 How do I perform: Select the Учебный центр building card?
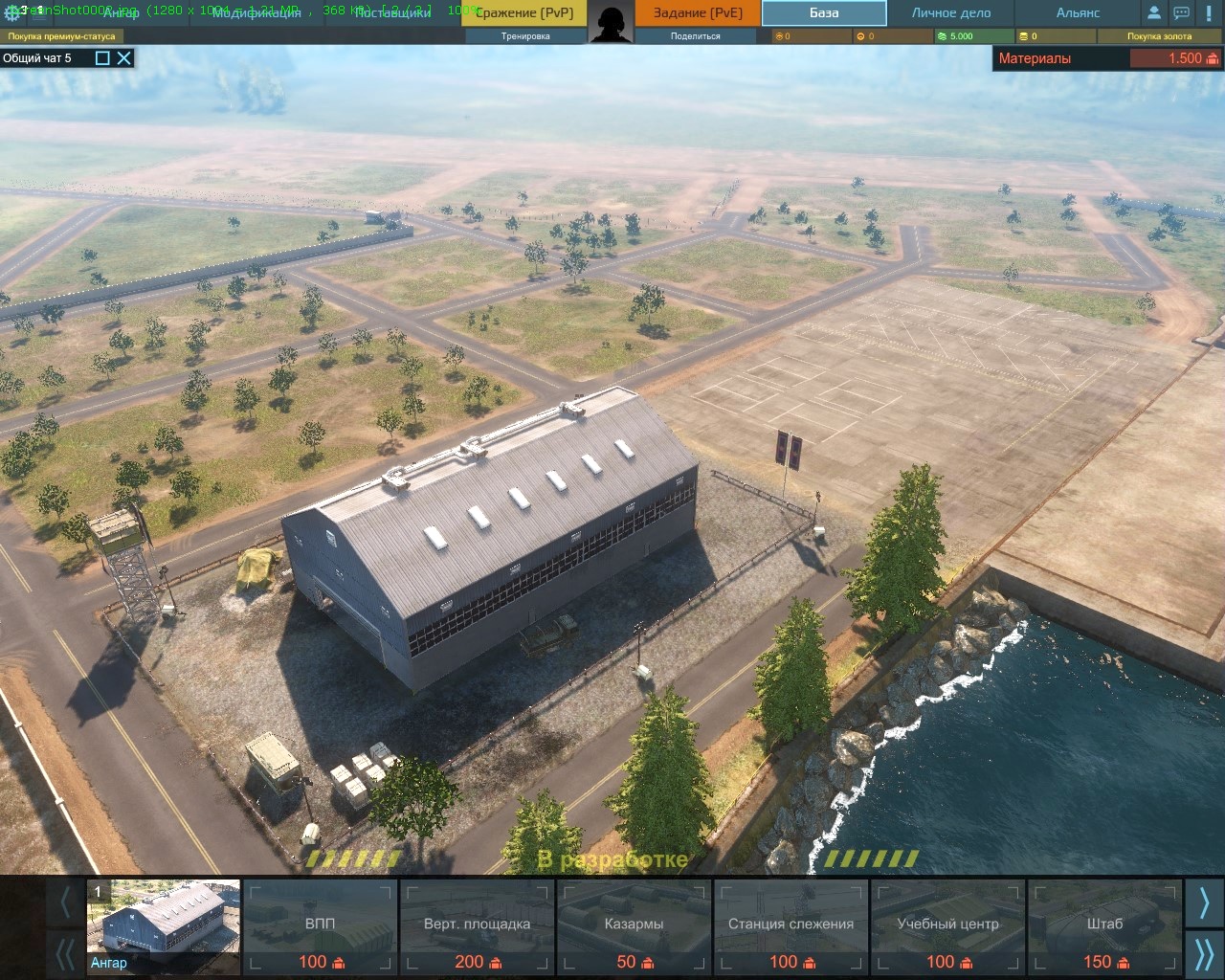coord(947,926)
